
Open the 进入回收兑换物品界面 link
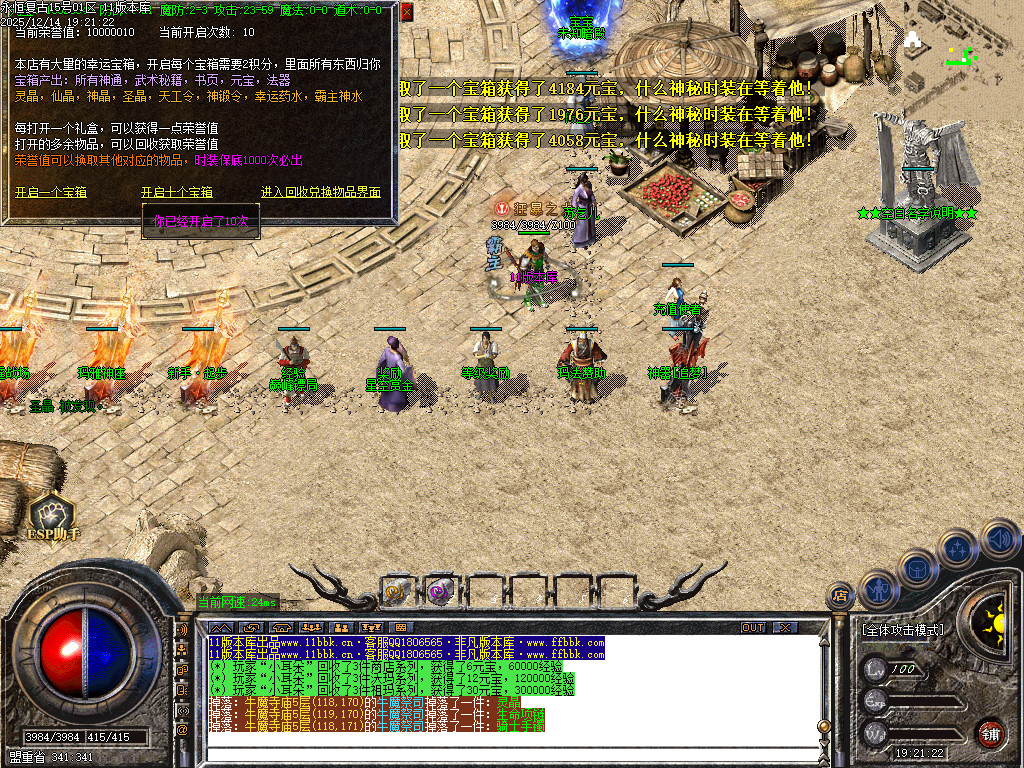coord(321,192)
